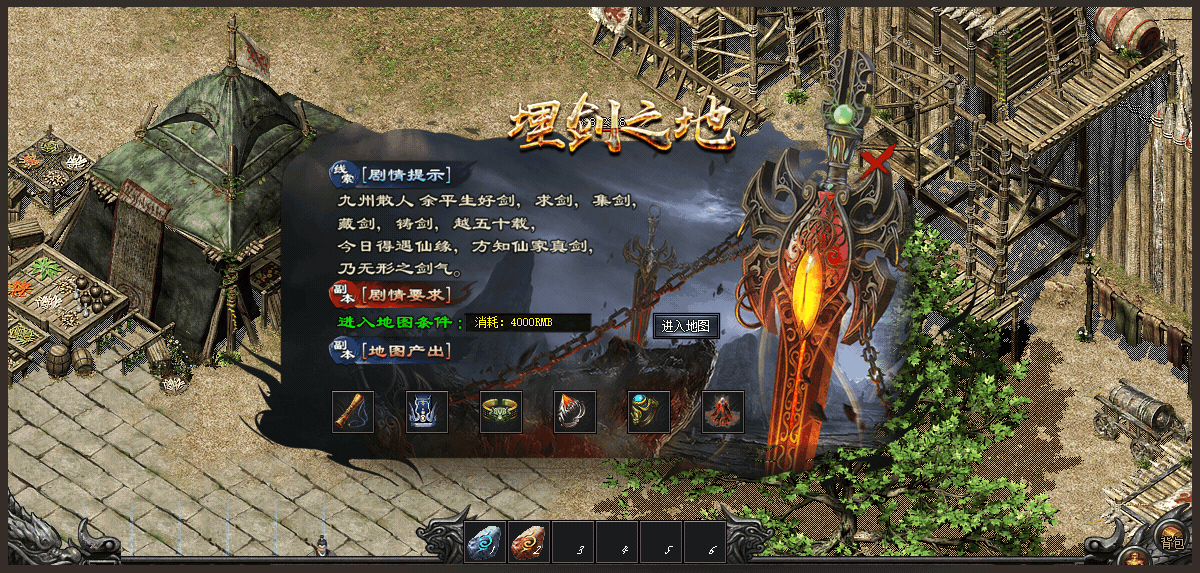Screen dimensions: 1200x573
Task: Close the 埋剑之地 panel with red X
Action: tap(878, 160)
